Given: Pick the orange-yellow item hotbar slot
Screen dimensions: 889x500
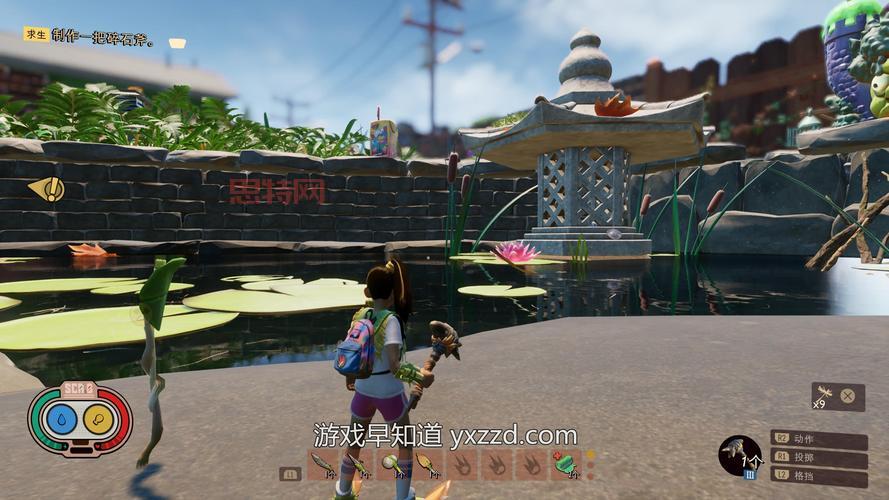Looking at the screenshot, I should (x=425, y=464).
